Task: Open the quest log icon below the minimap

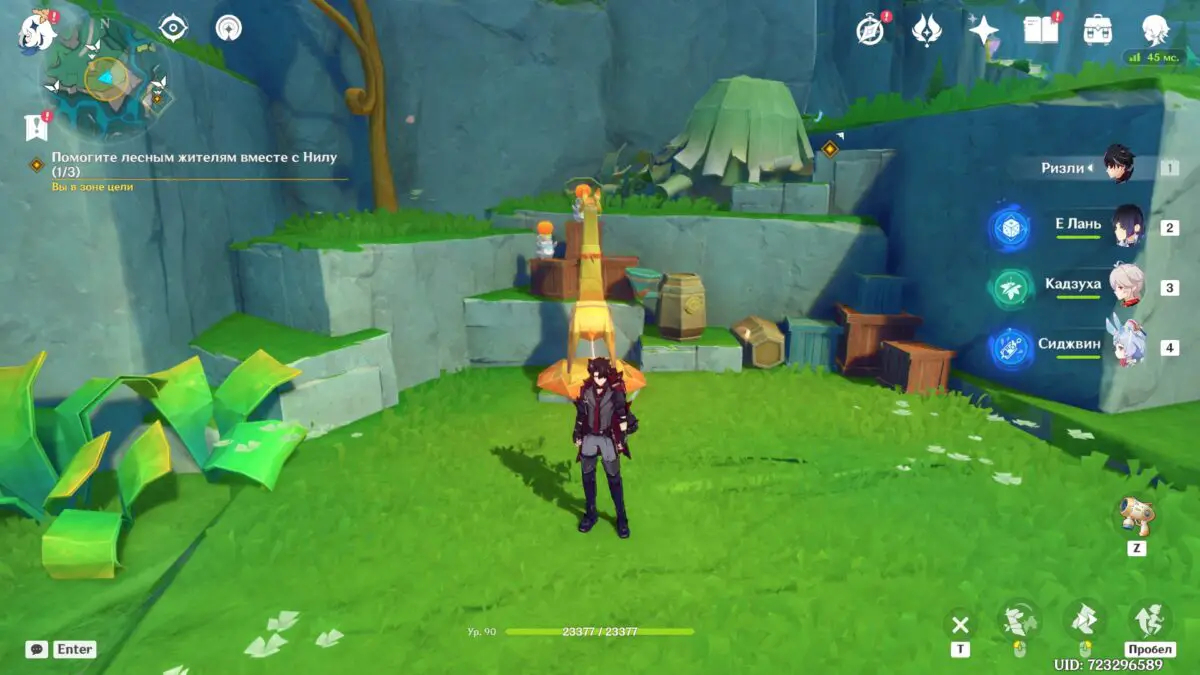Action: (37, 127)
